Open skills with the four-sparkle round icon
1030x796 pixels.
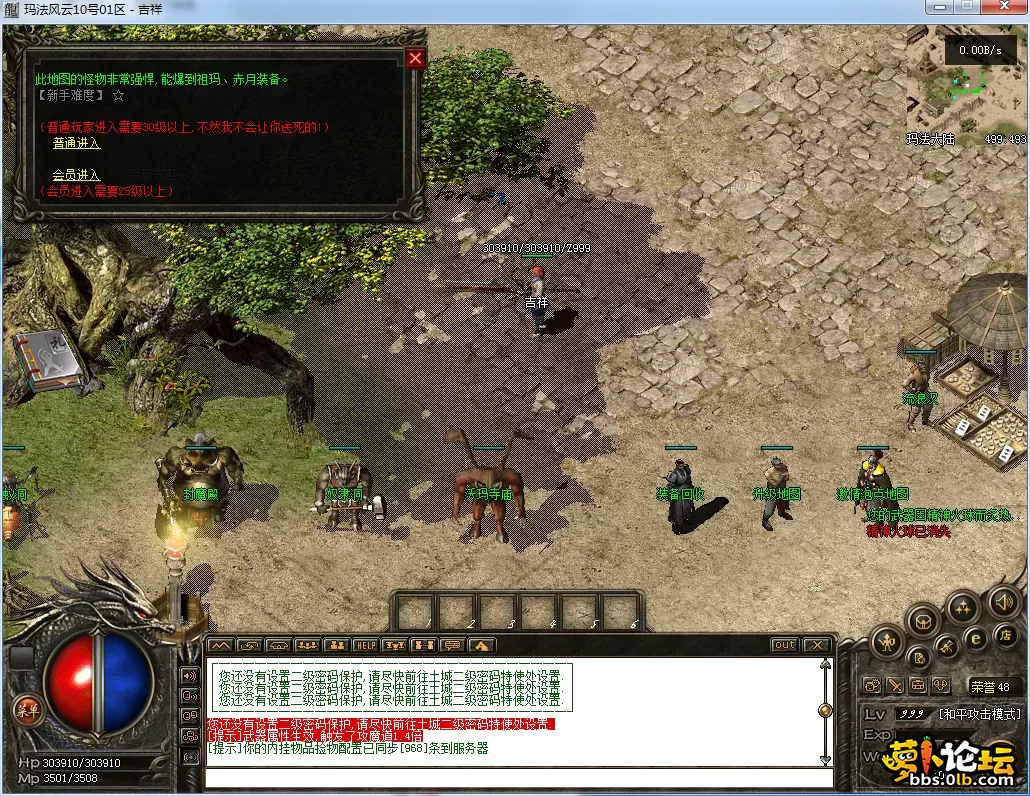[963, 606]
